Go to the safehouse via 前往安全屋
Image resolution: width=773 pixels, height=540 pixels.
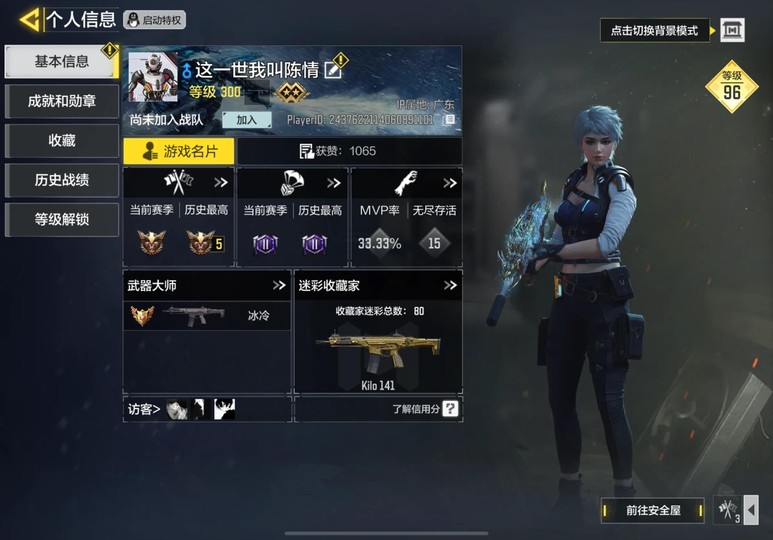point(653,510)
